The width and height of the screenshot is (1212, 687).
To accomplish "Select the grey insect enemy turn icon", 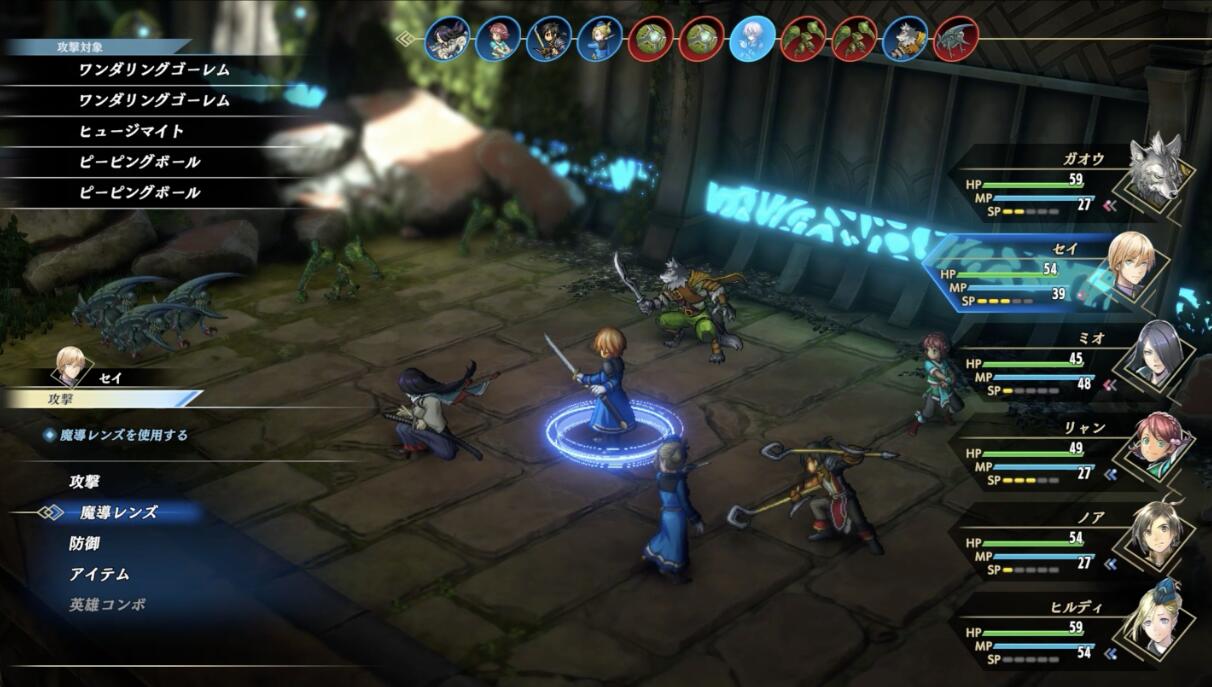I will [956, 40].
